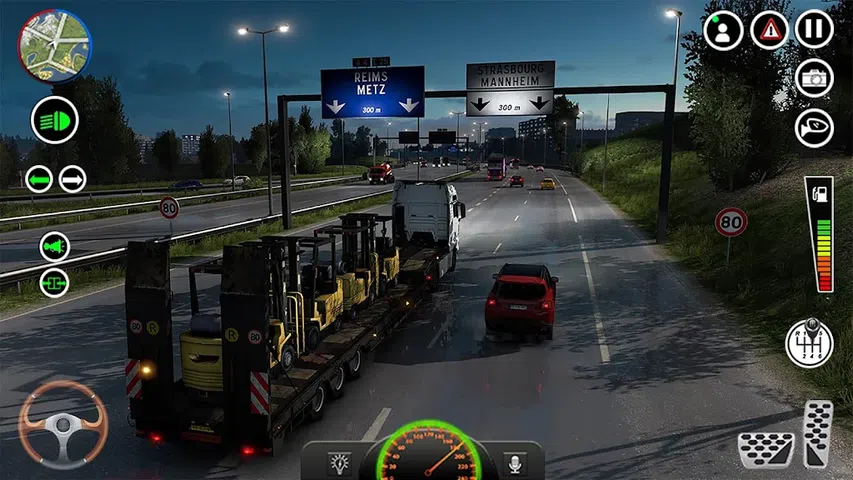853x480 pixels.
Task: Tap the trailer coupling icon
Action: click(55, 282)
